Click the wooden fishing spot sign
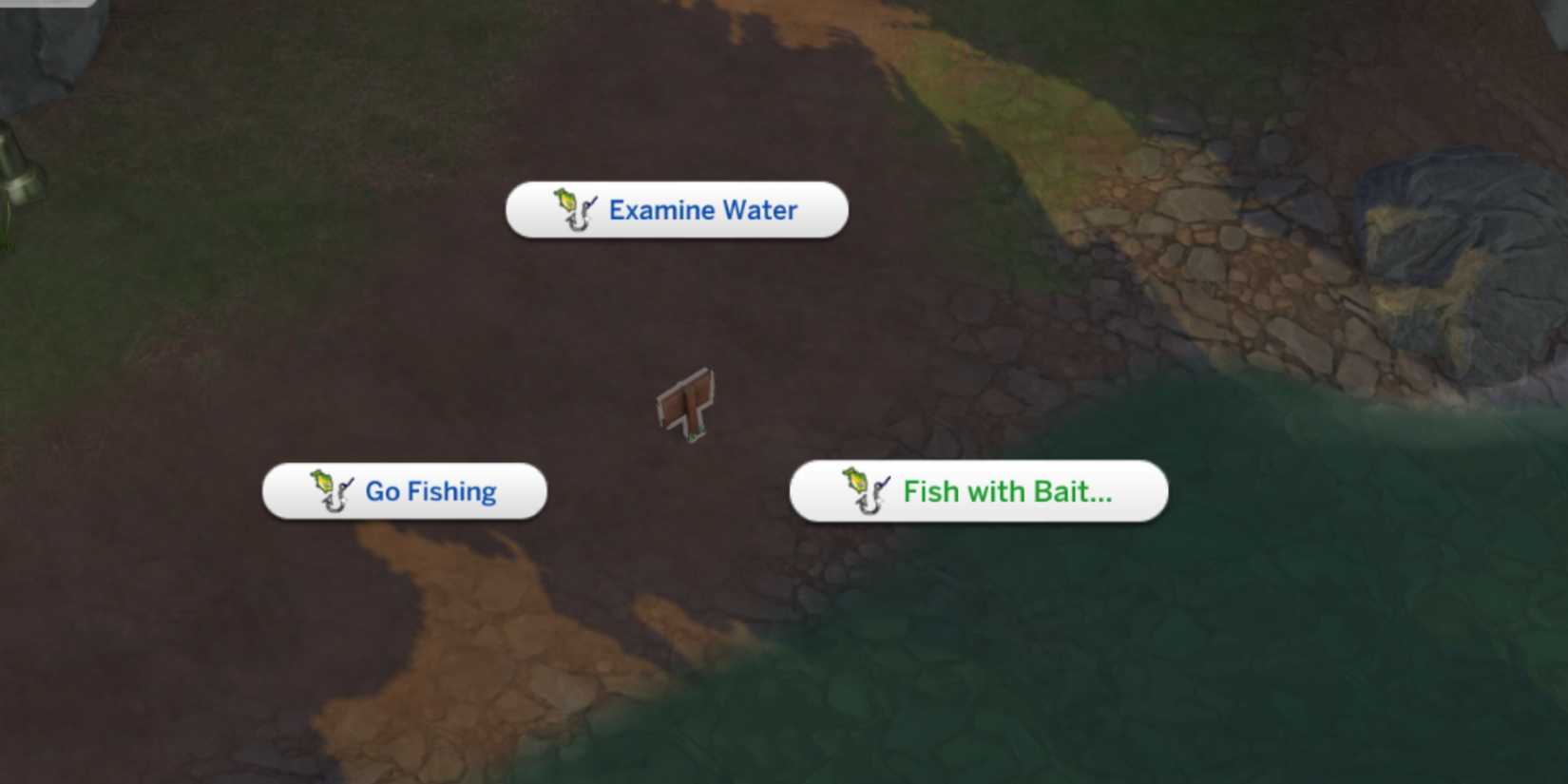Viewport: 1568px width, 784px height. [686, 404]
